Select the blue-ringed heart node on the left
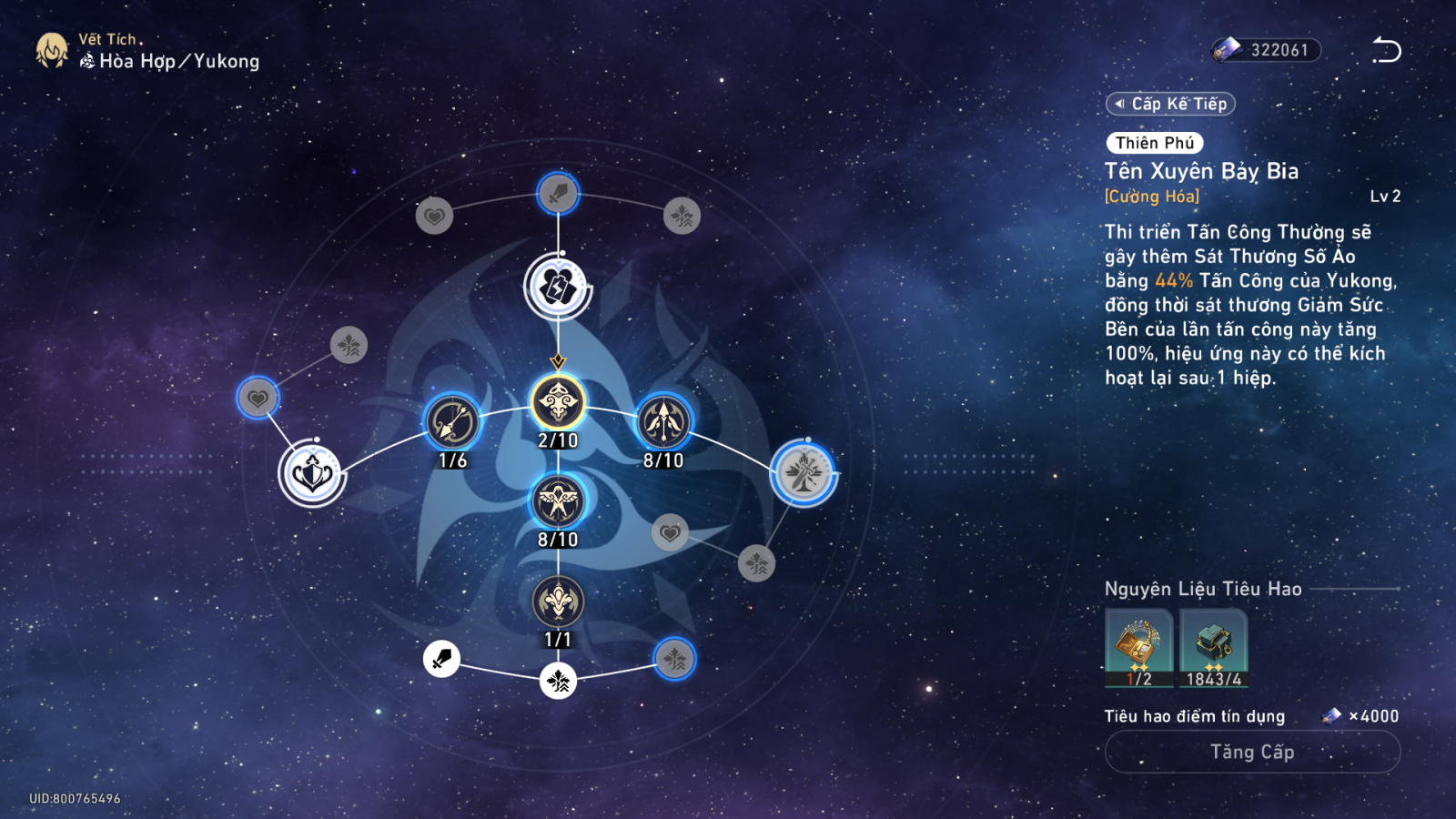This screenshot has height=819, width=1456. [x=258, y=398]
